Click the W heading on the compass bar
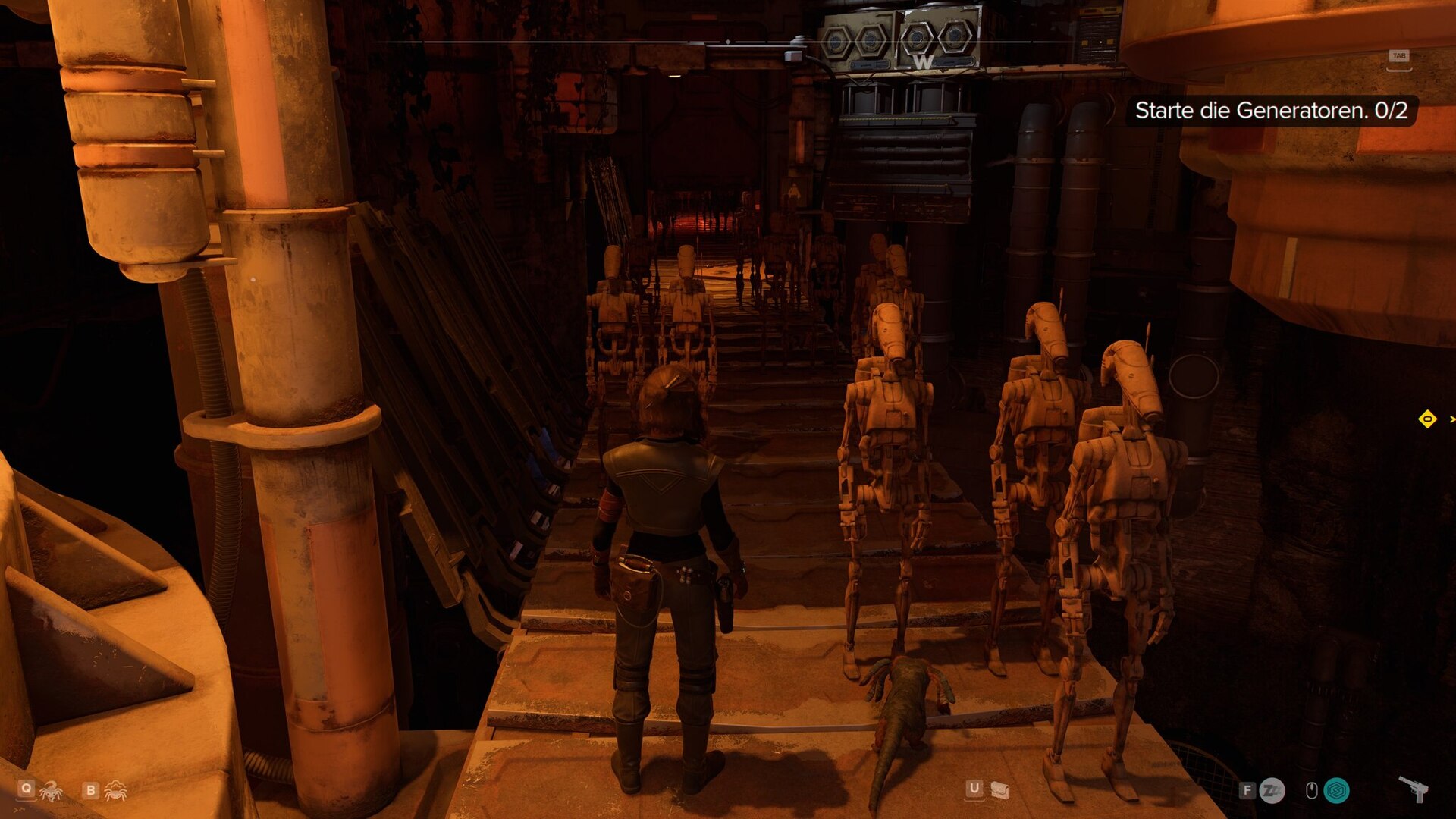The width and height of the screenshot is (1456, 819). click(x=923, y=62)
